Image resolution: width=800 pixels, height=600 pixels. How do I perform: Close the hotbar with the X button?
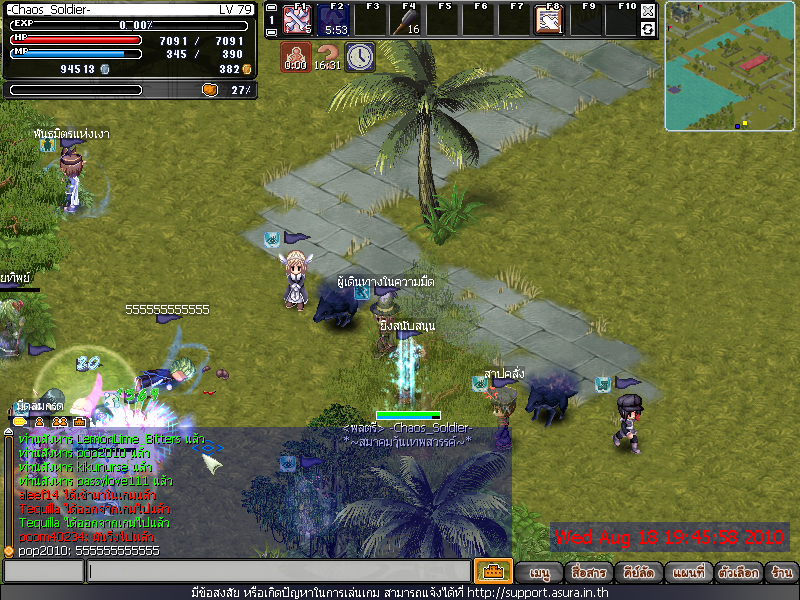tap(648, 11)
